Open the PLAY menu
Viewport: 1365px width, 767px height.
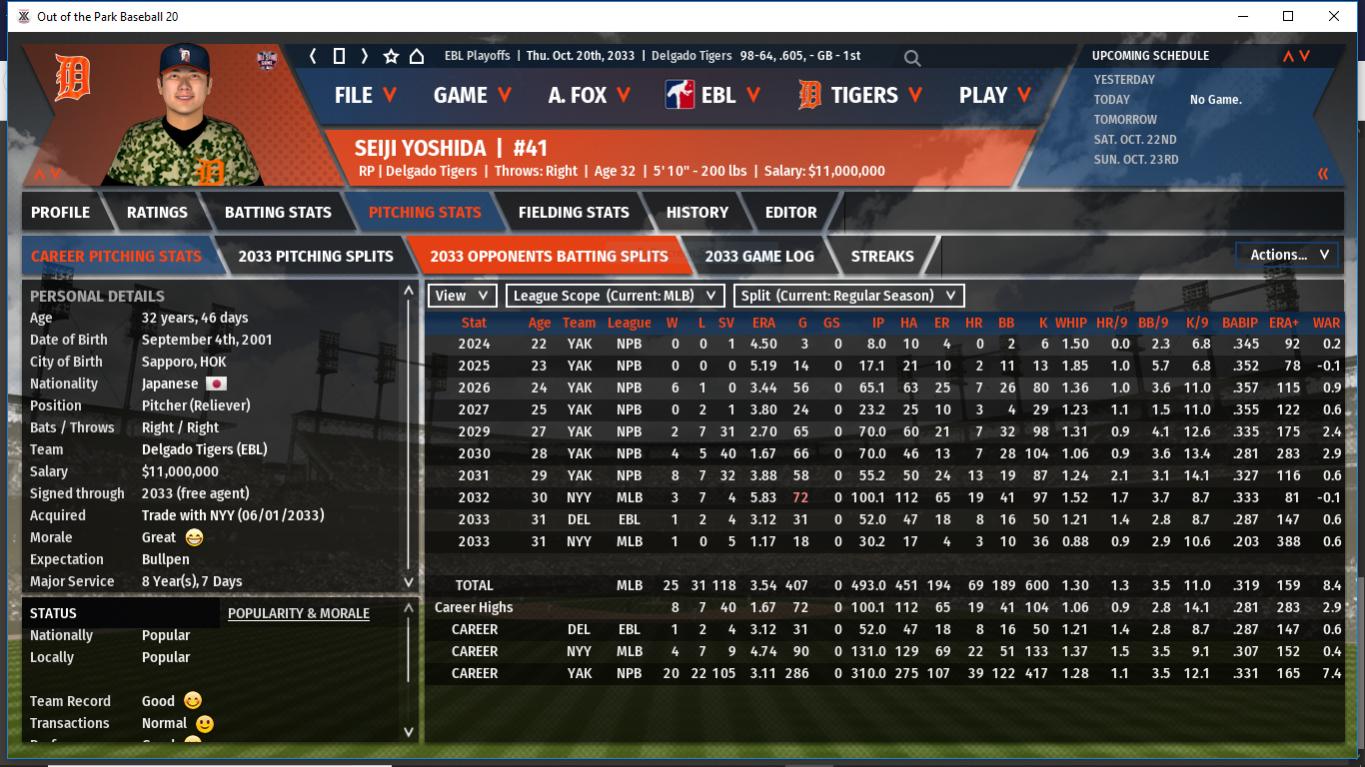(x=995, y=95)
